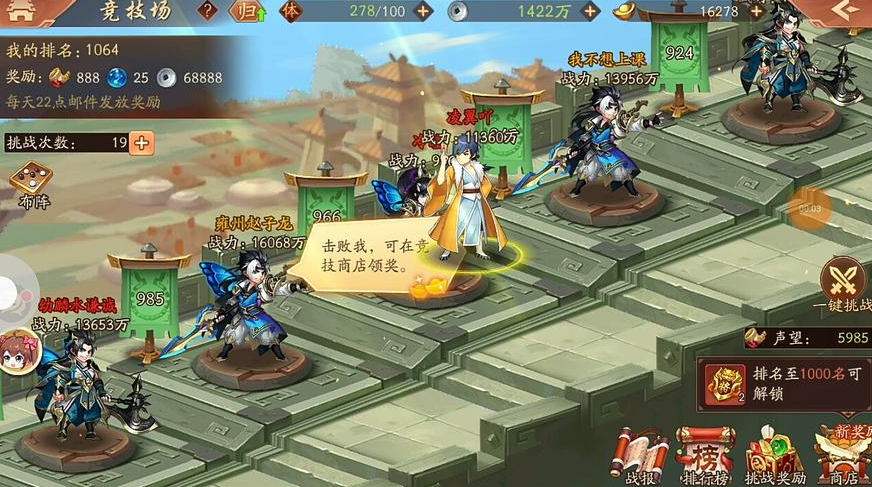Open the girl avatar chat icon
Screen dimensions: 872x487
click(17, 351)
